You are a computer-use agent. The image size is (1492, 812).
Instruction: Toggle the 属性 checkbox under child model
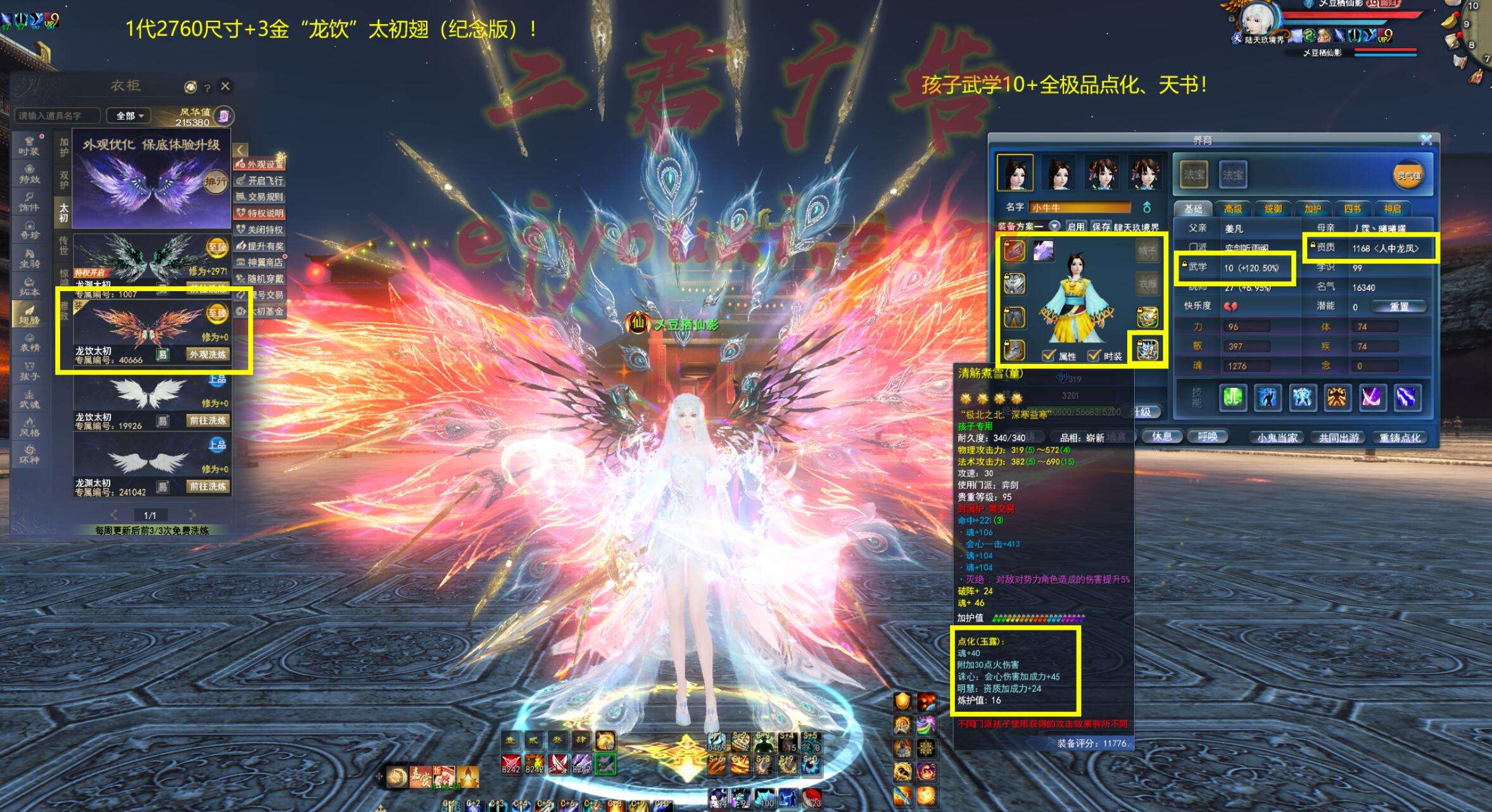click(1049, 356)
